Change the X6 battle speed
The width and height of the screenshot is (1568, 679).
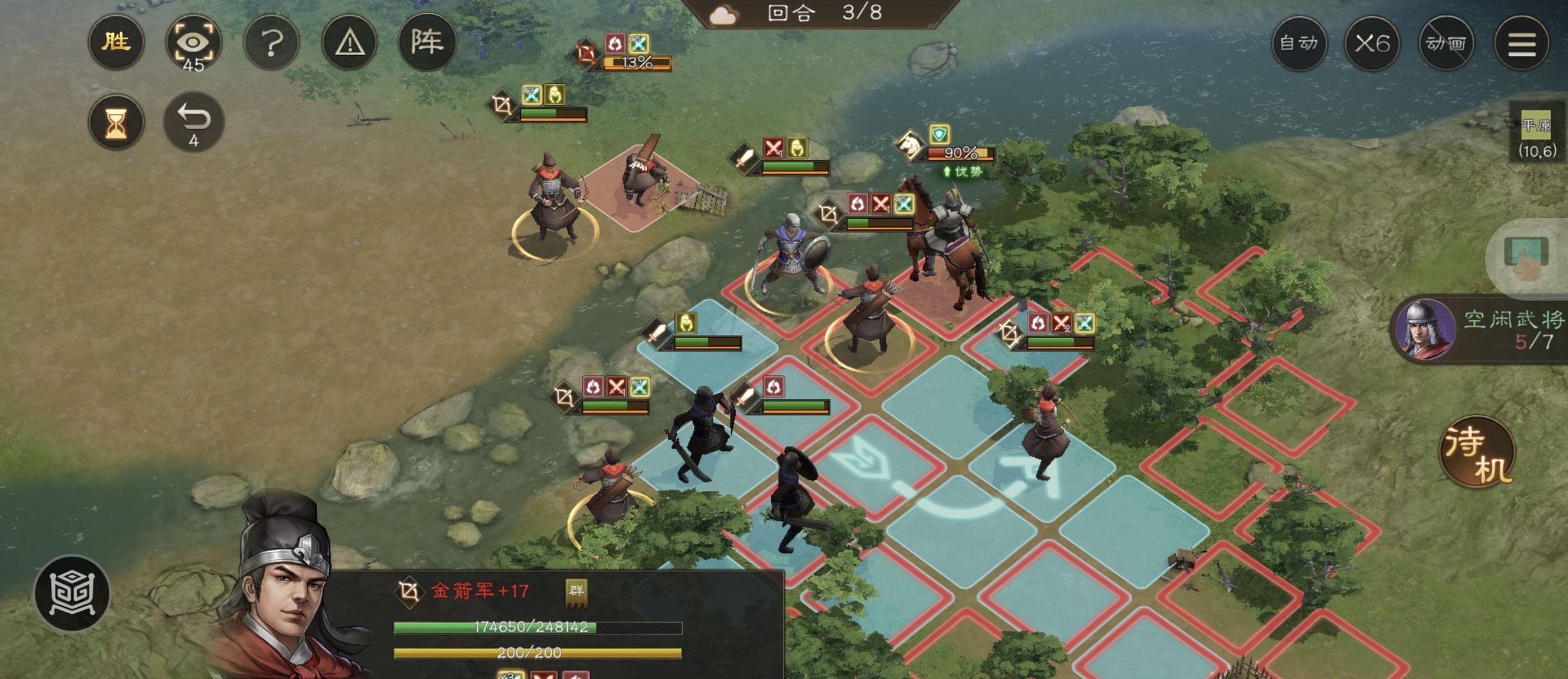click(x=1371, y=44)
